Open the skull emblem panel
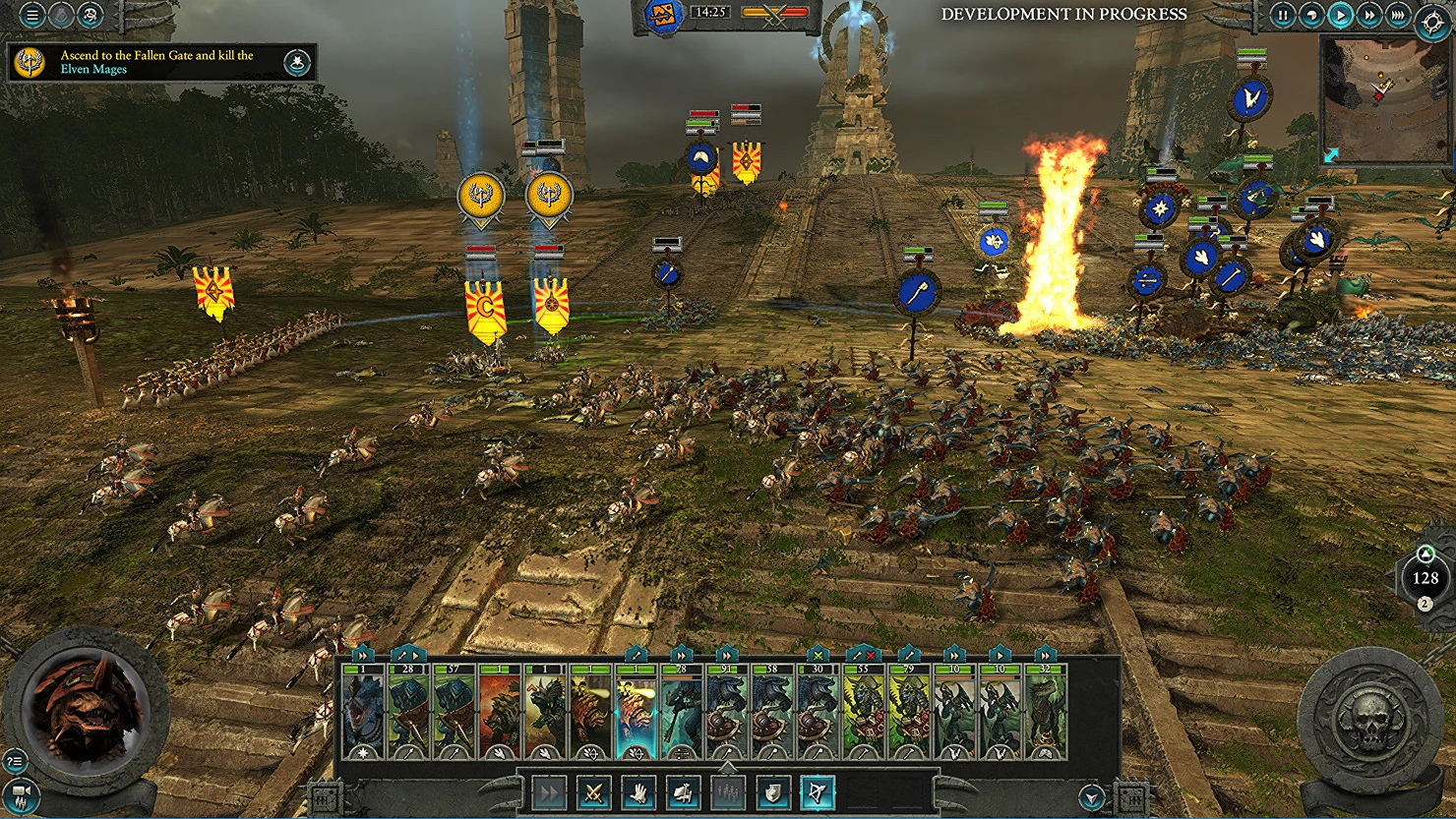The width and height of the screenshot is (1456, 819). tap(1370, 716)
